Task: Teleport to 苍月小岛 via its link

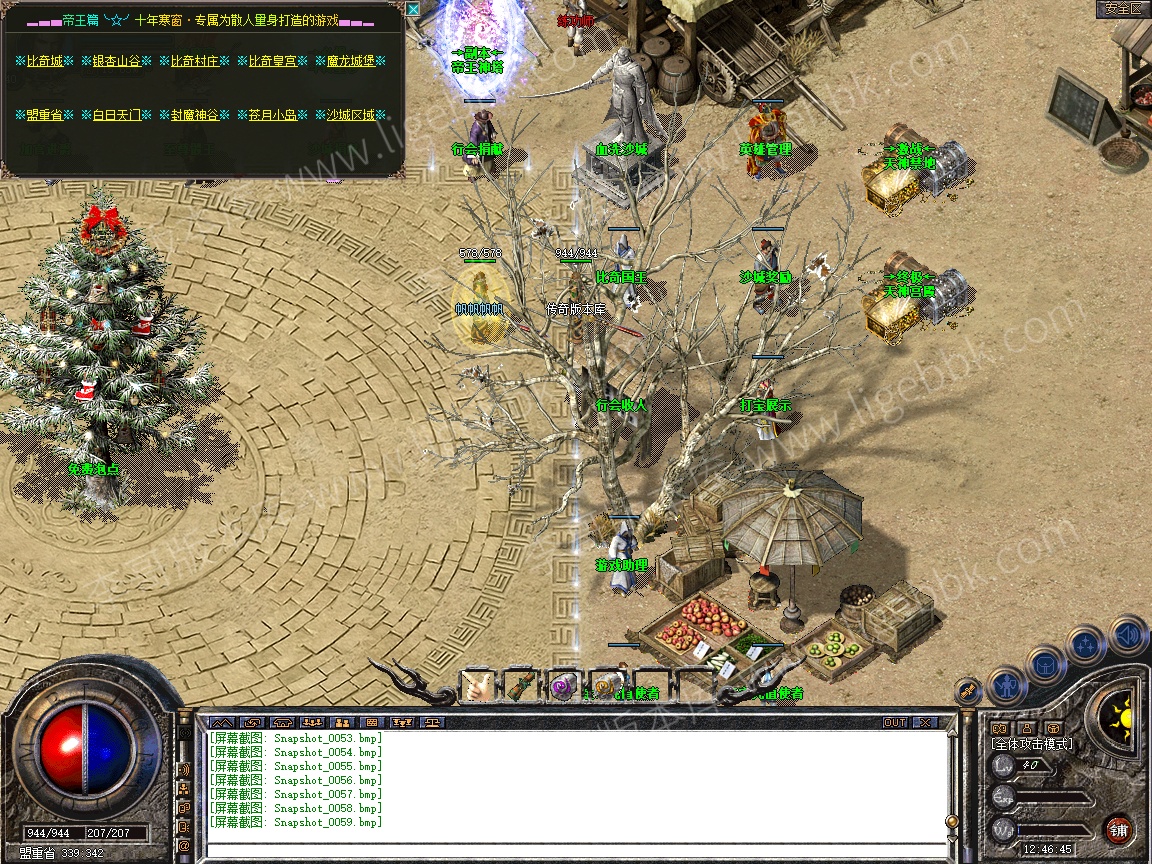Action: [272, 115]
